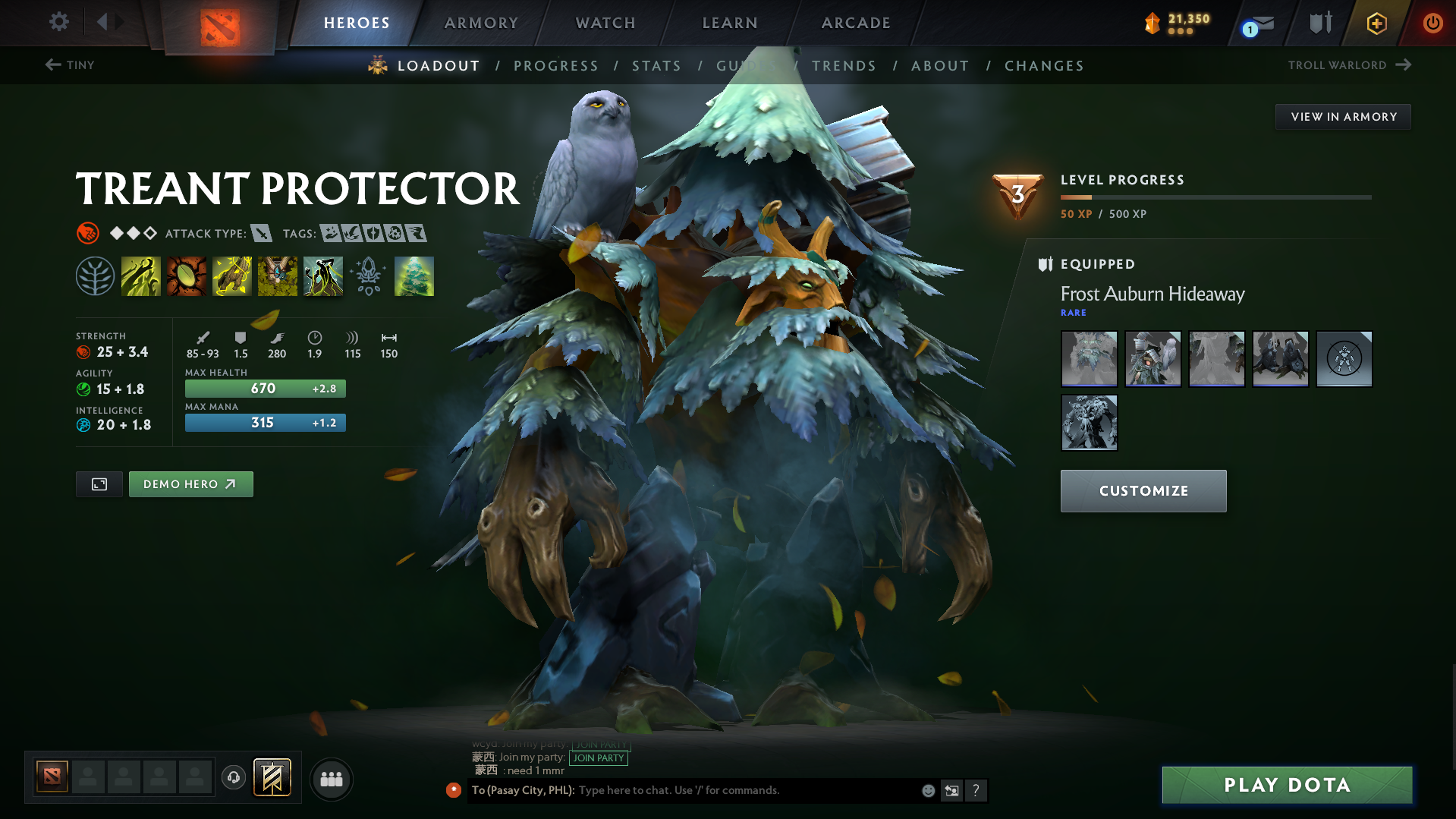Open the PROGRESS tab

[x=556, y=66]
